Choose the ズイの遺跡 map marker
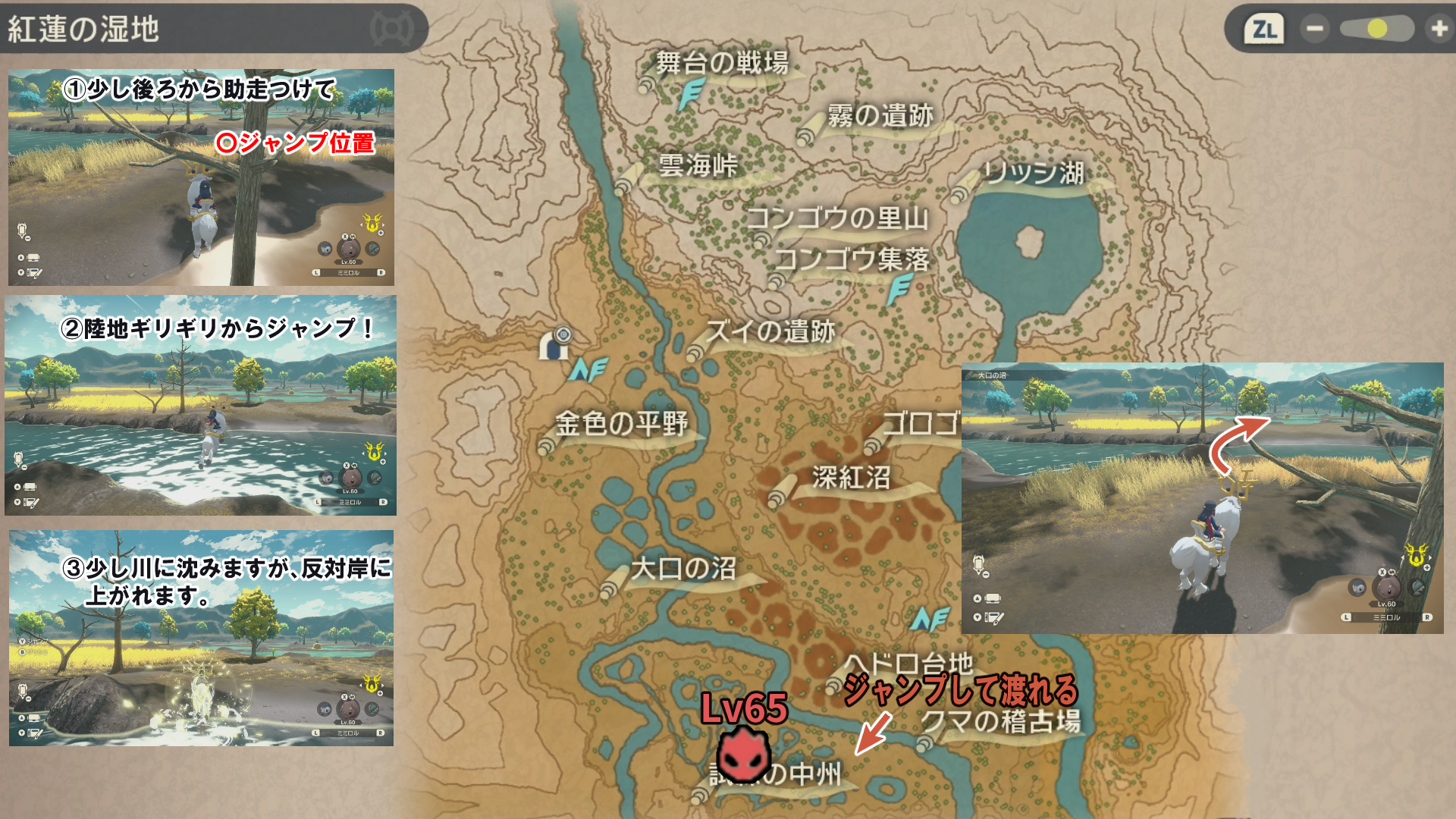The image size is (1456, 819). tap(770, 332)
